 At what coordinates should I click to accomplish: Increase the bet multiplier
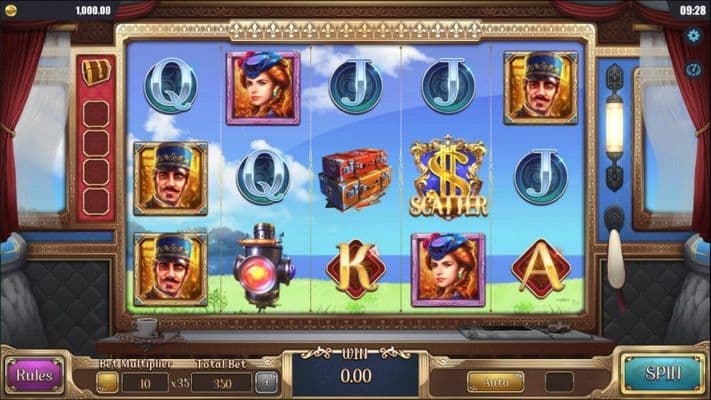click(x=266, y=381)
